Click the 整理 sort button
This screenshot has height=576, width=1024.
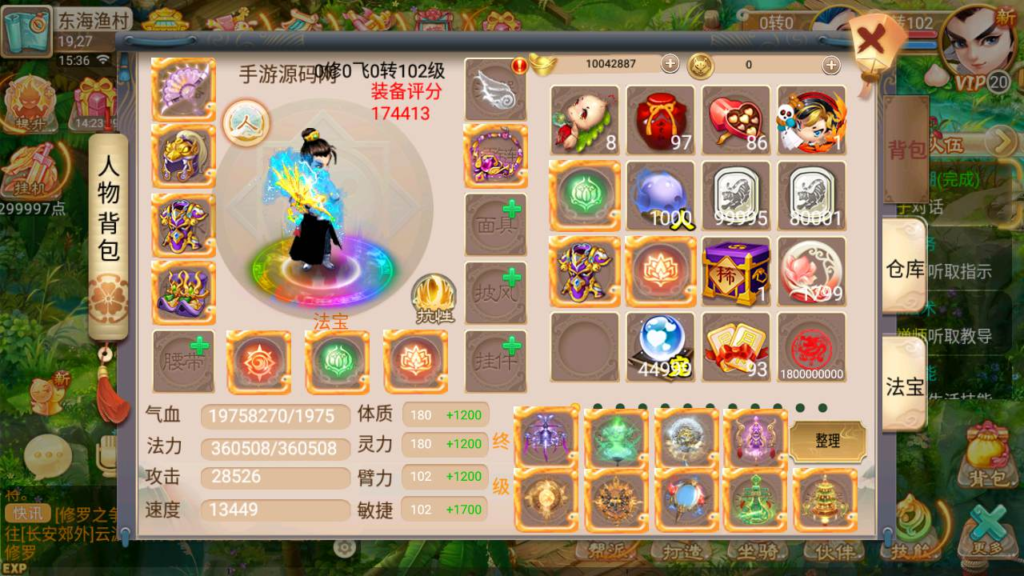827,441
